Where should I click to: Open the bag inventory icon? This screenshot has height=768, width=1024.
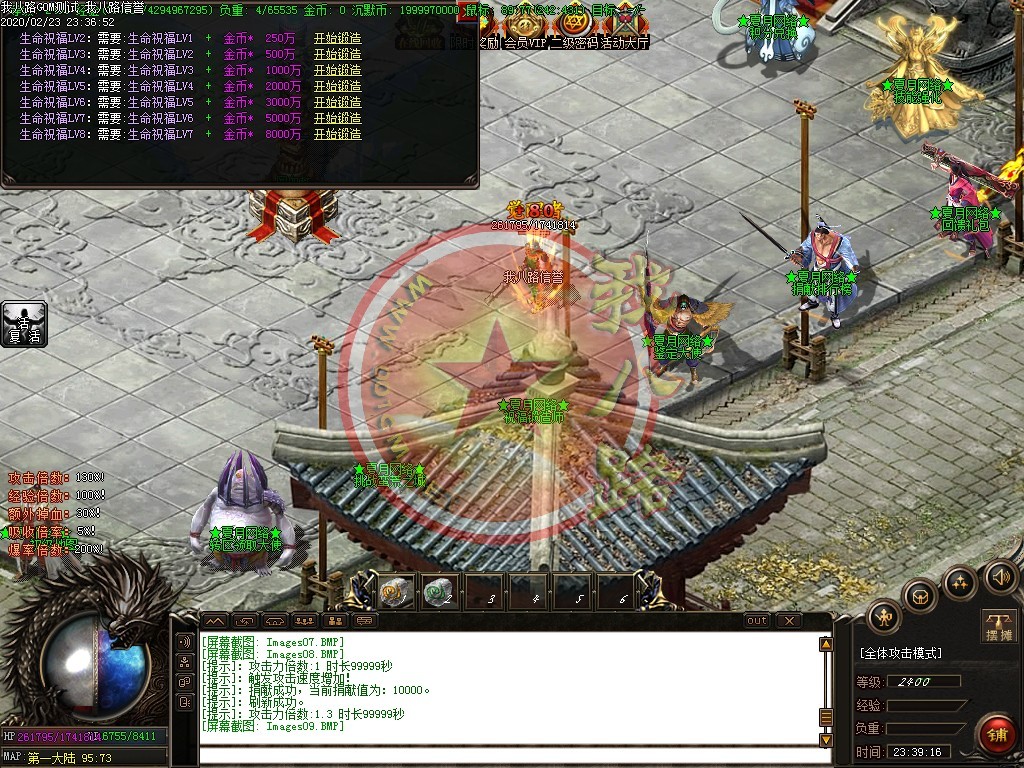(920, 597)
